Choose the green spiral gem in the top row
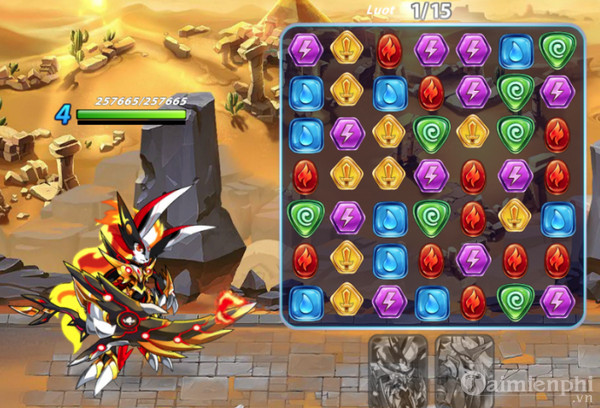The height and width of the screenshot is (408, 600). point(556,50)
